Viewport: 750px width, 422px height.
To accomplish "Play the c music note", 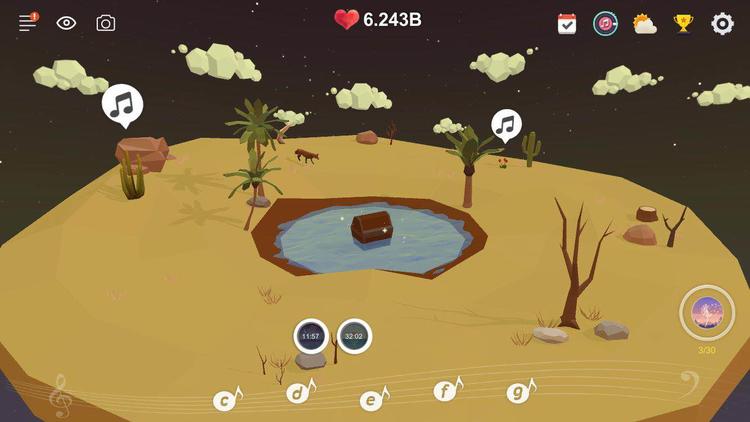I will 227,400.
